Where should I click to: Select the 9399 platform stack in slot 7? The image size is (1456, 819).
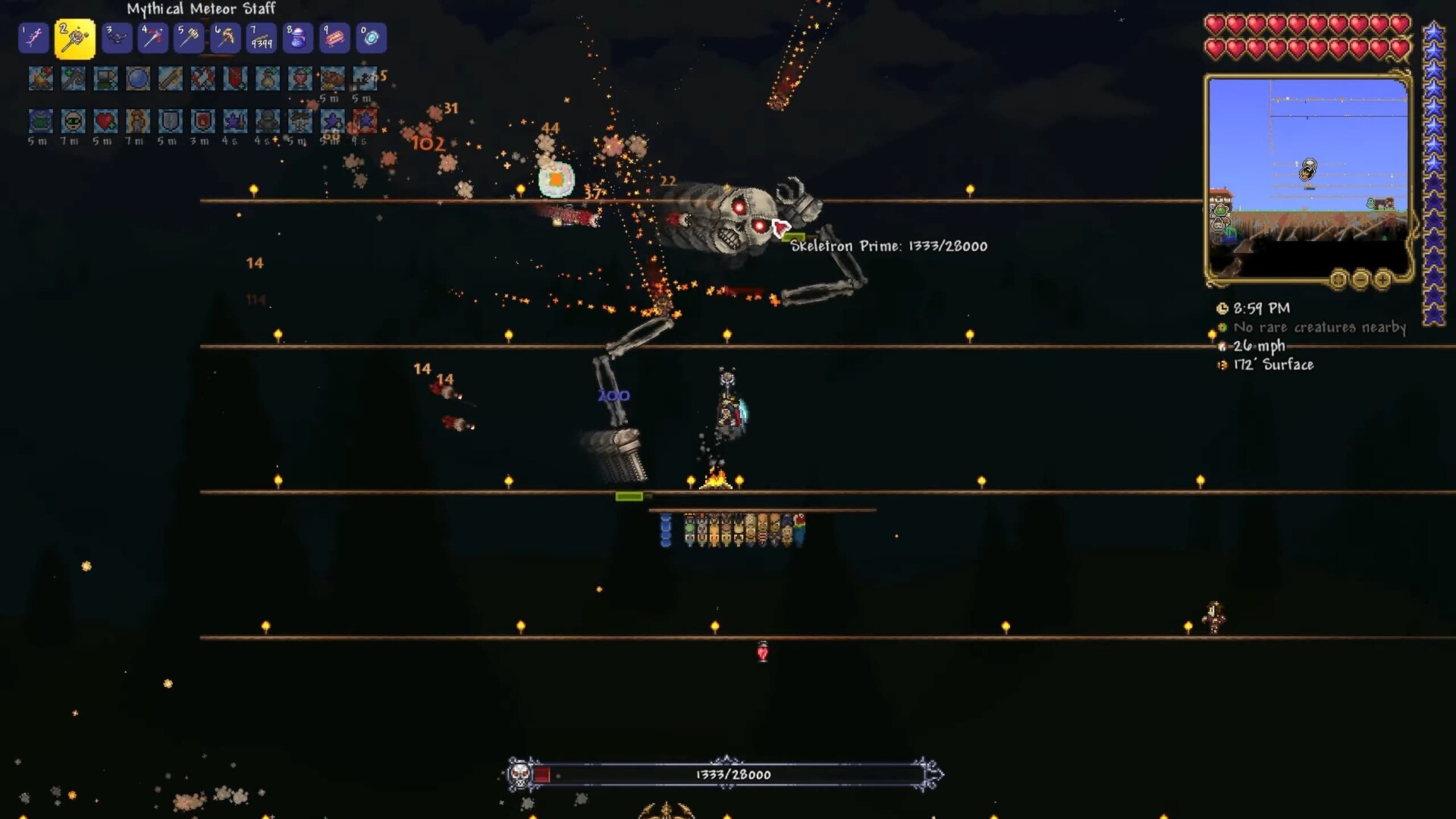click(262, 39)
